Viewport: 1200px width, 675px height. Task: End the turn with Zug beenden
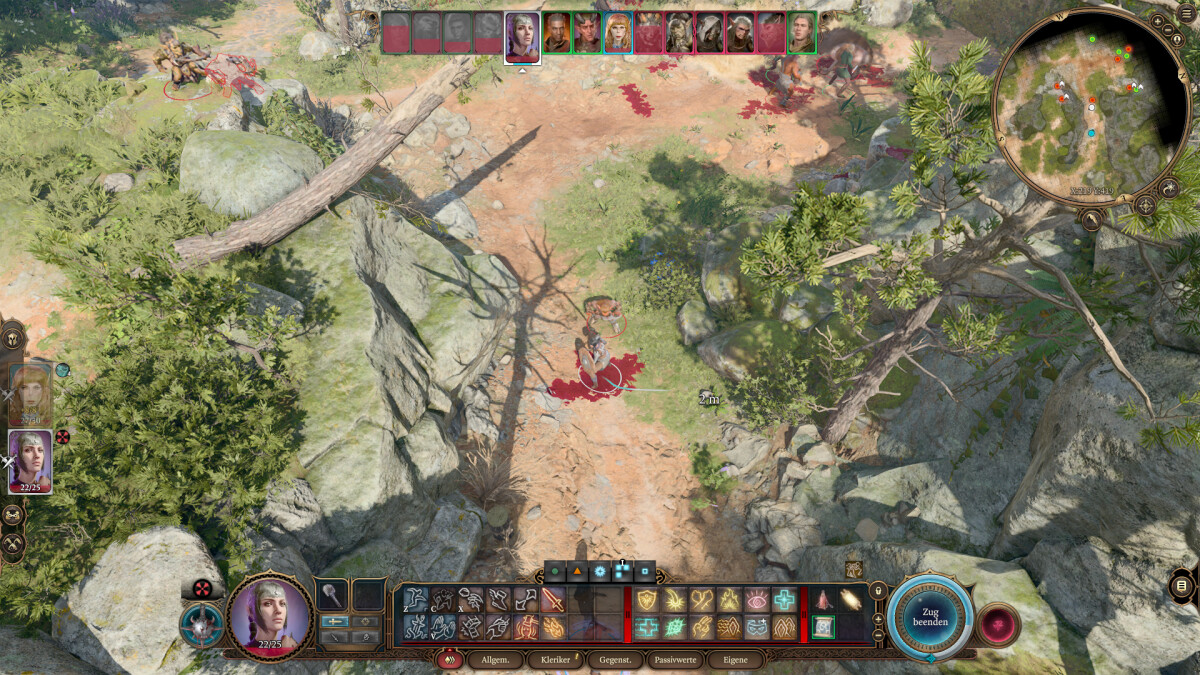[x=929, y=617]
